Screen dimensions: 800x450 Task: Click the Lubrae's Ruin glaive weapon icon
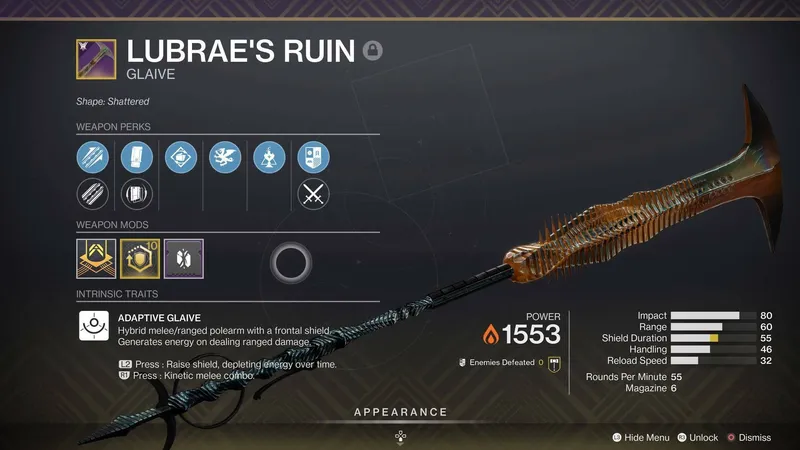pos(95,58)
